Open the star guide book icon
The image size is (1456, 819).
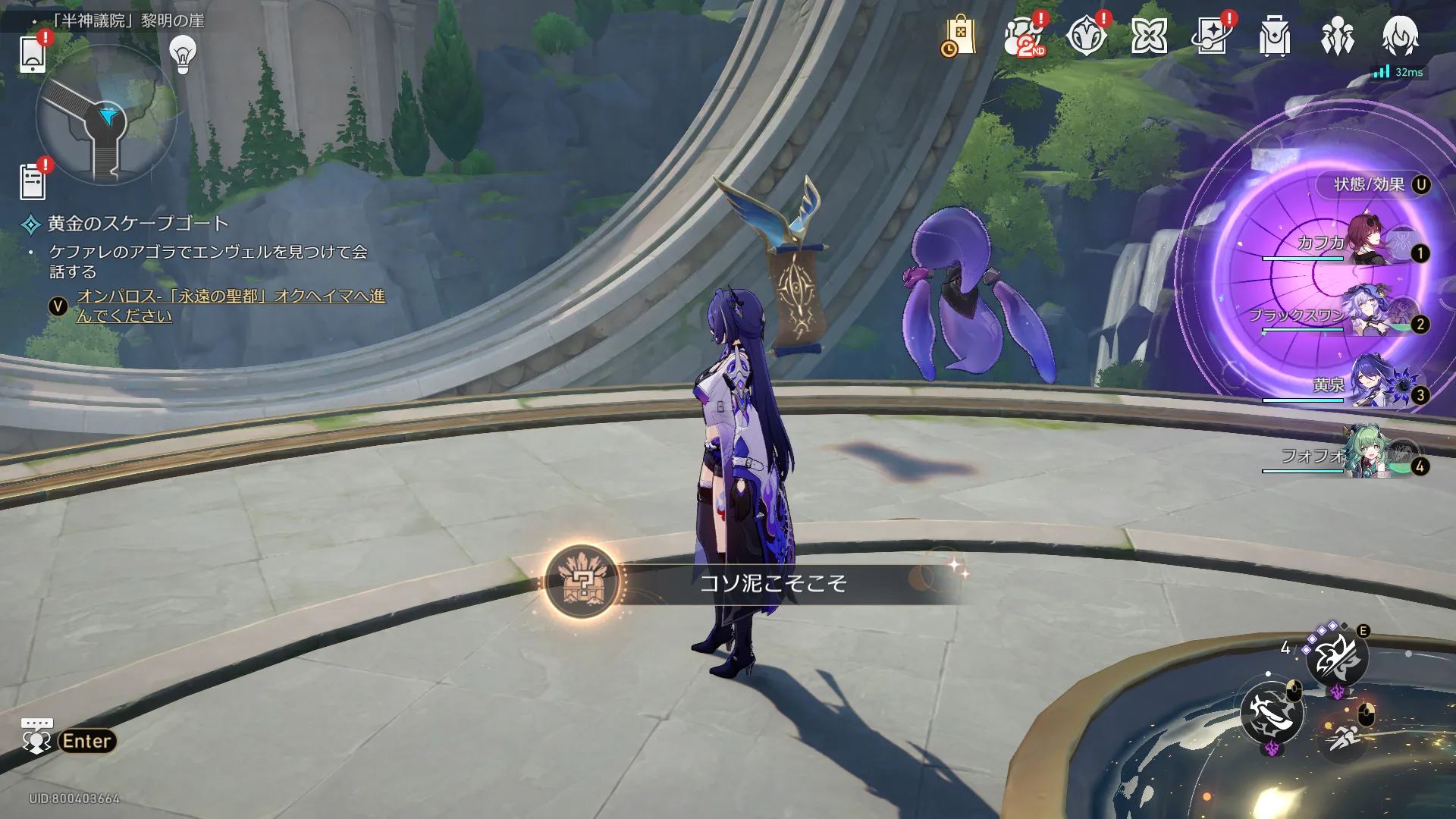[1212, 36]
